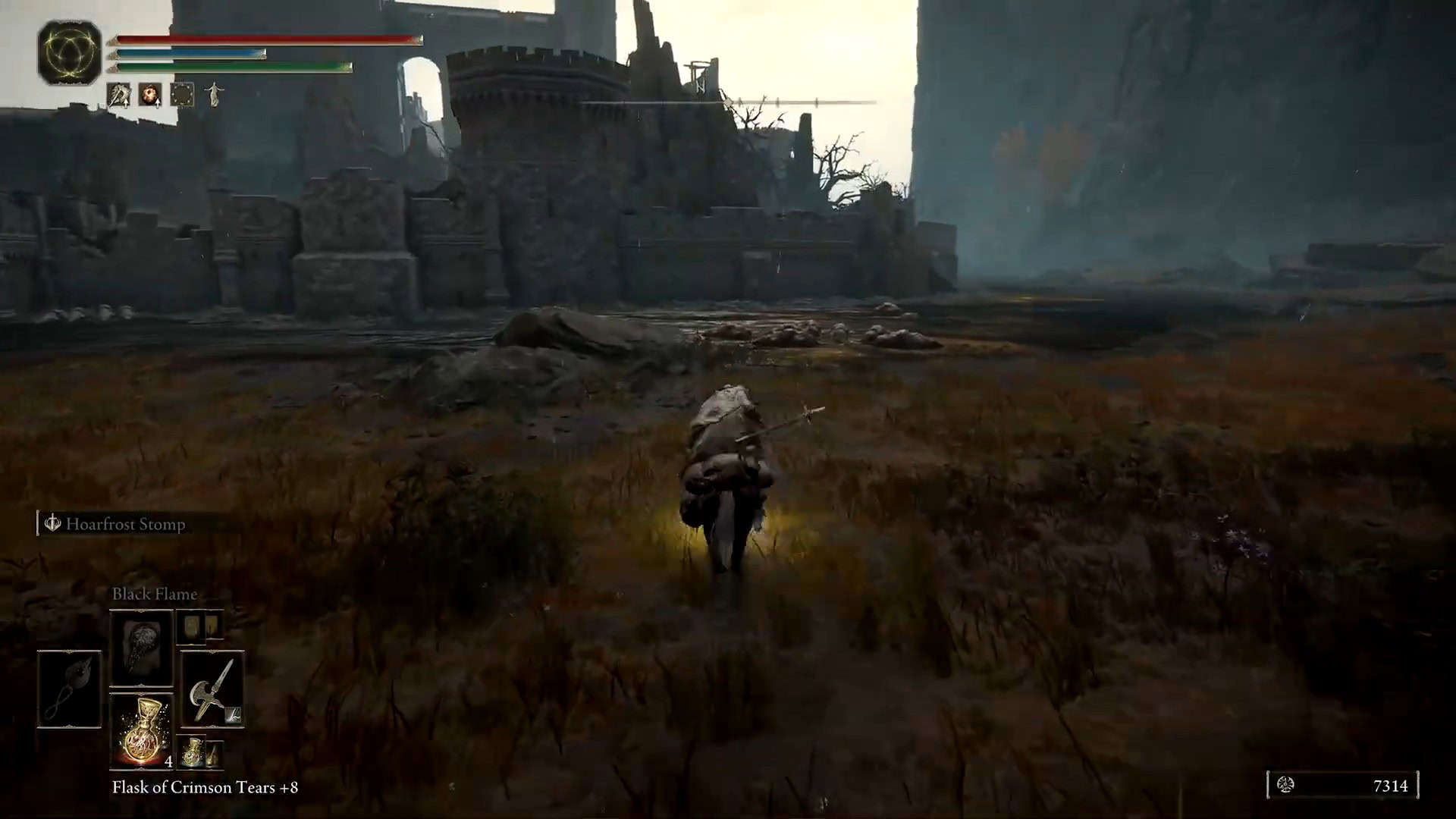This screenshot has height=819, width=1456.
Task: Use the Flask of Crimson Tears slot
Action: [141, 730]
